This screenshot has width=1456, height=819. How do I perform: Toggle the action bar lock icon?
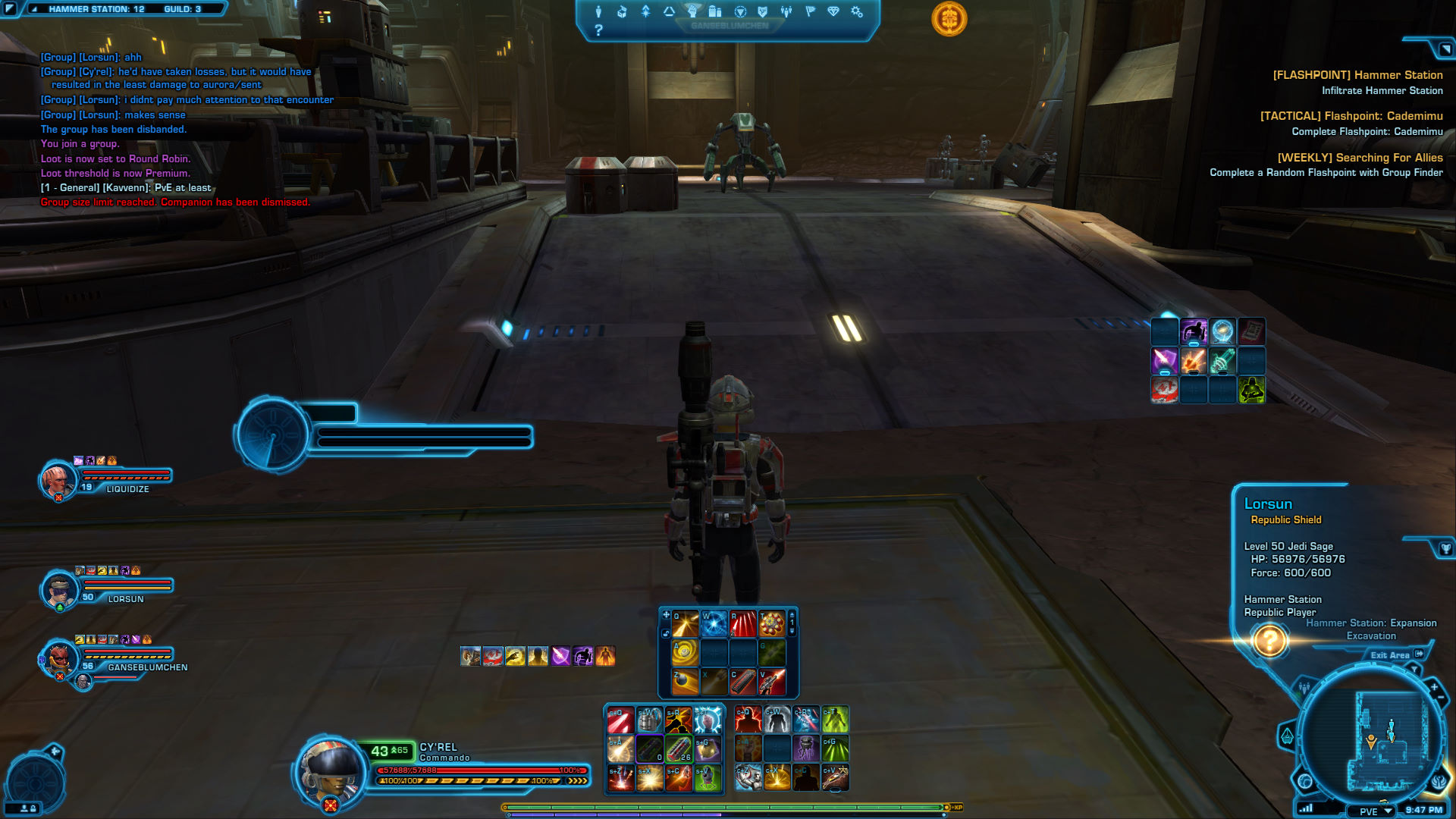pos(666,632)
